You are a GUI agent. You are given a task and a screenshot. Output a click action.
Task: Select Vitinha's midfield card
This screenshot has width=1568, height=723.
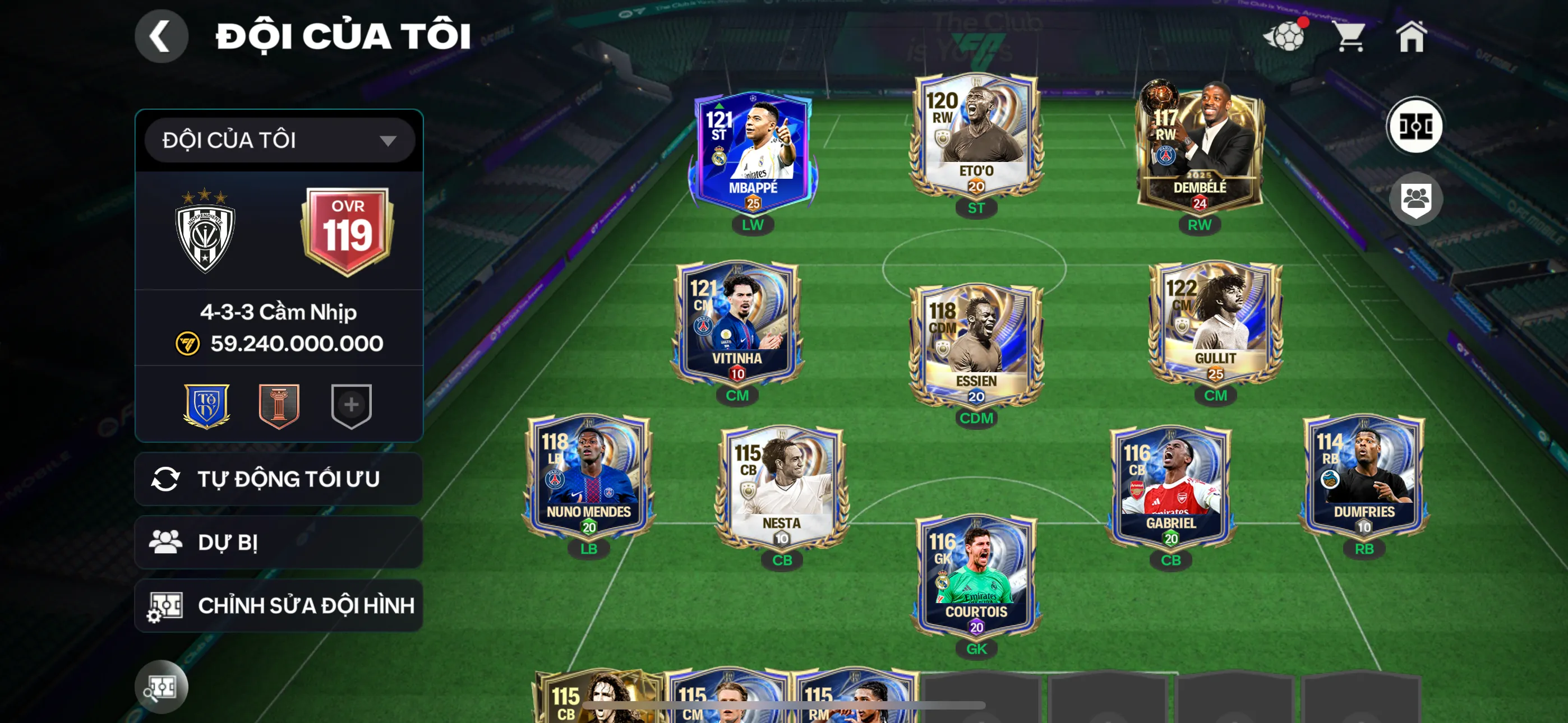point(737,323)
